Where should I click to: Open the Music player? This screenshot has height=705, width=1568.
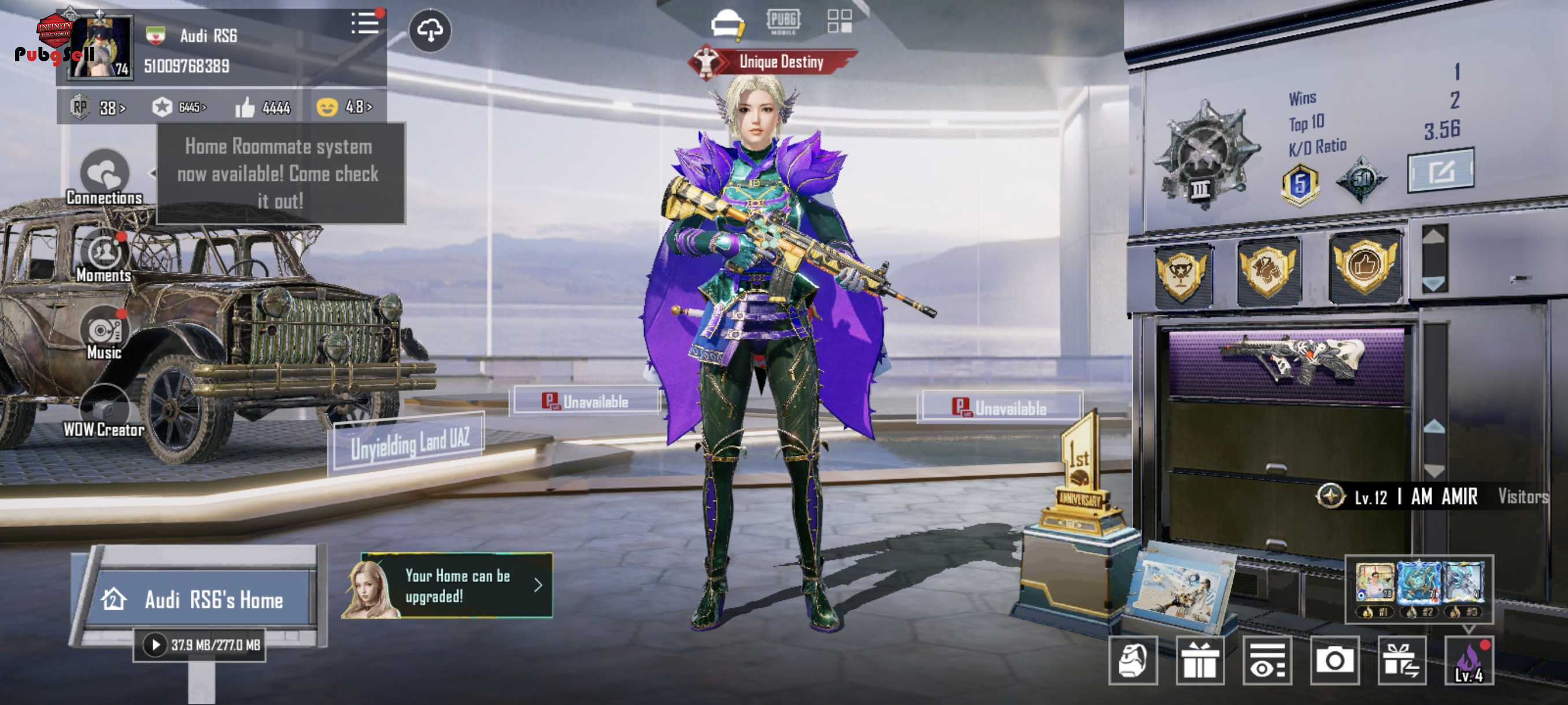(x=104, y=334)
